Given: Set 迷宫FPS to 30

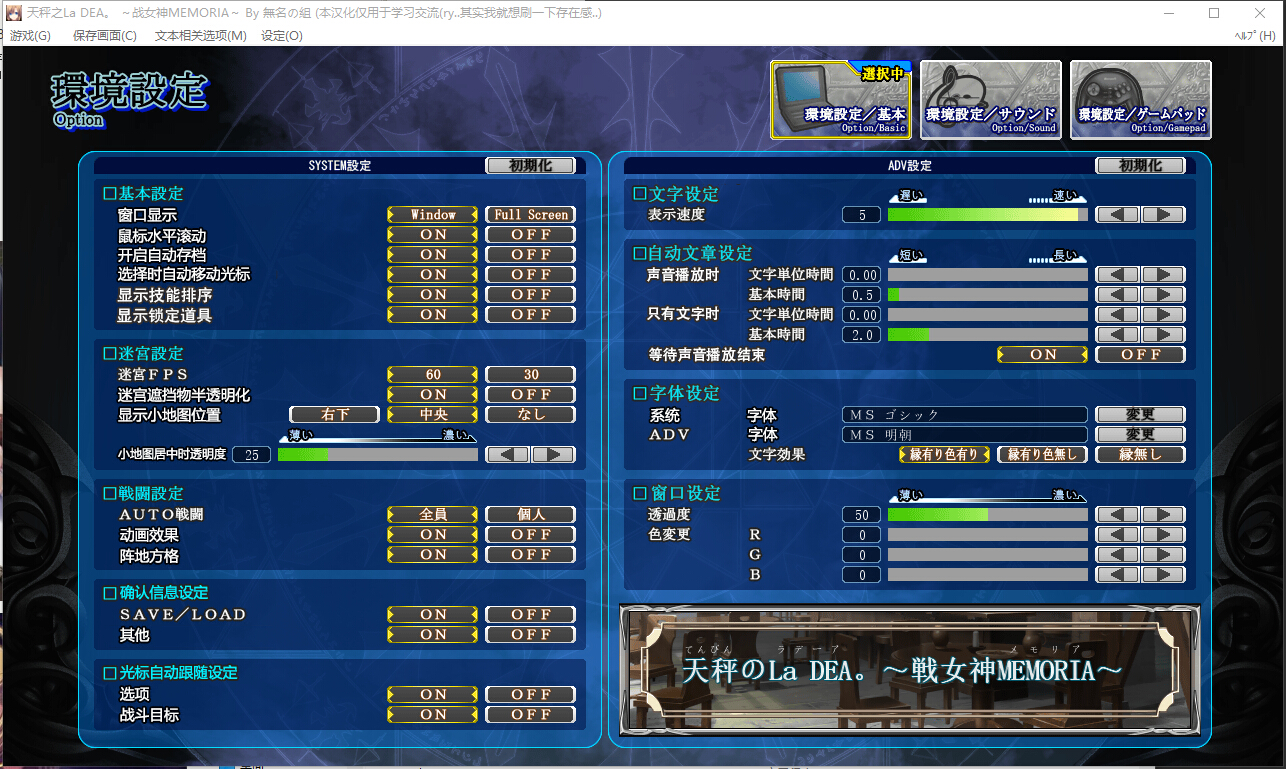Looking at the screenshot, I should [x=531, y=375].
